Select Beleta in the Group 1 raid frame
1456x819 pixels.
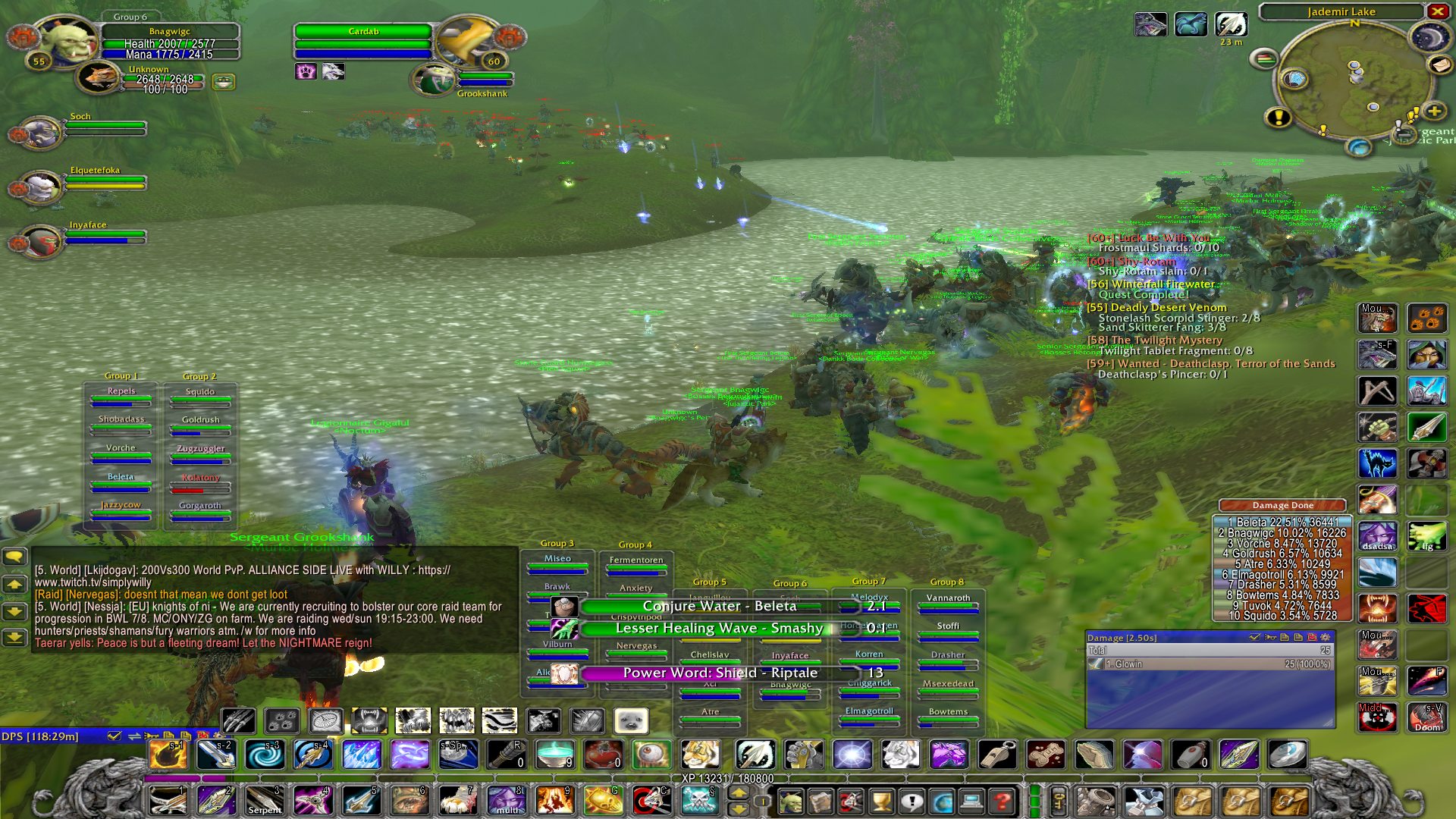coord(121,481)
